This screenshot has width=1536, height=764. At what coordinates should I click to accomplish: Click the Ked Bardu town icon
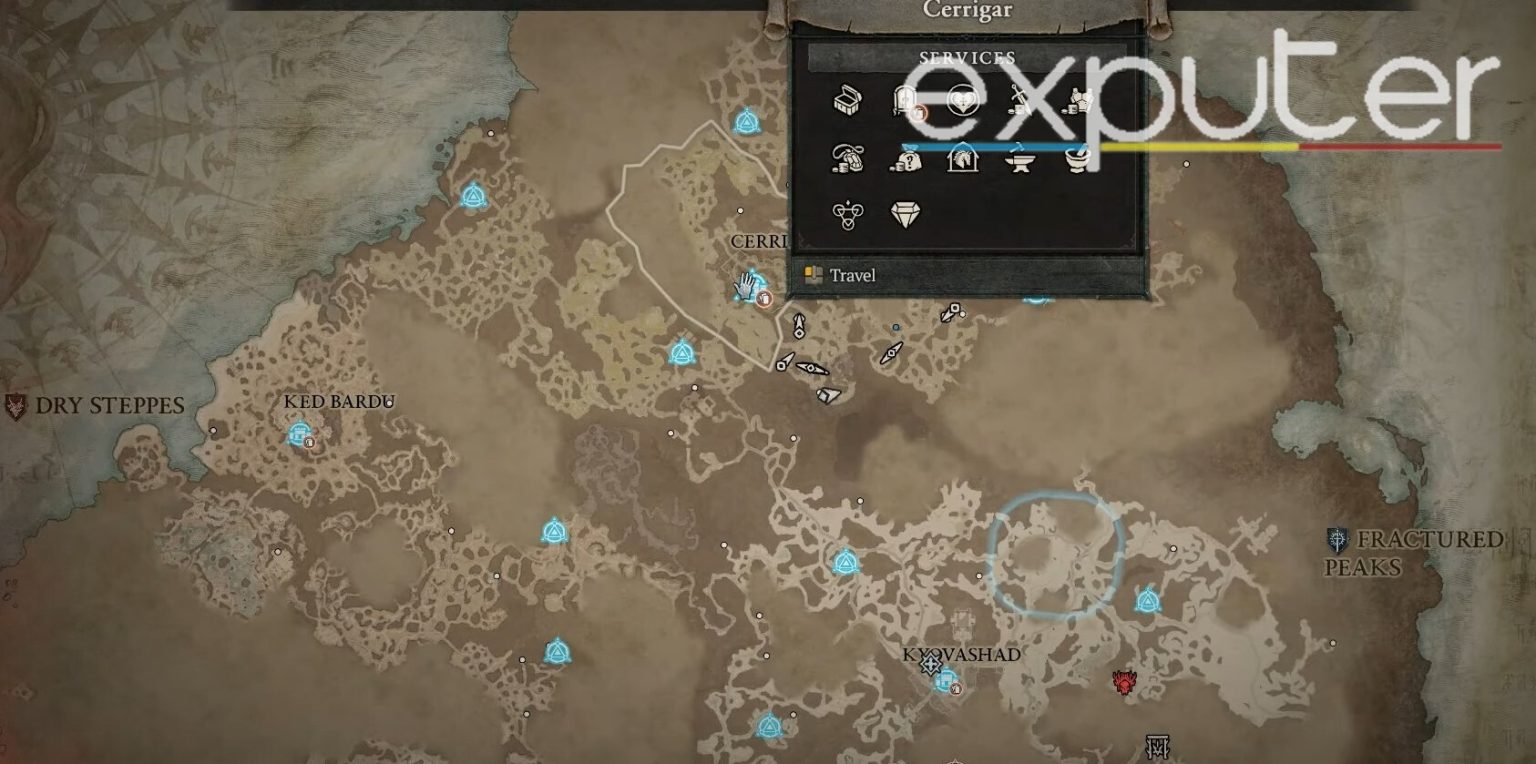point(300,433)
